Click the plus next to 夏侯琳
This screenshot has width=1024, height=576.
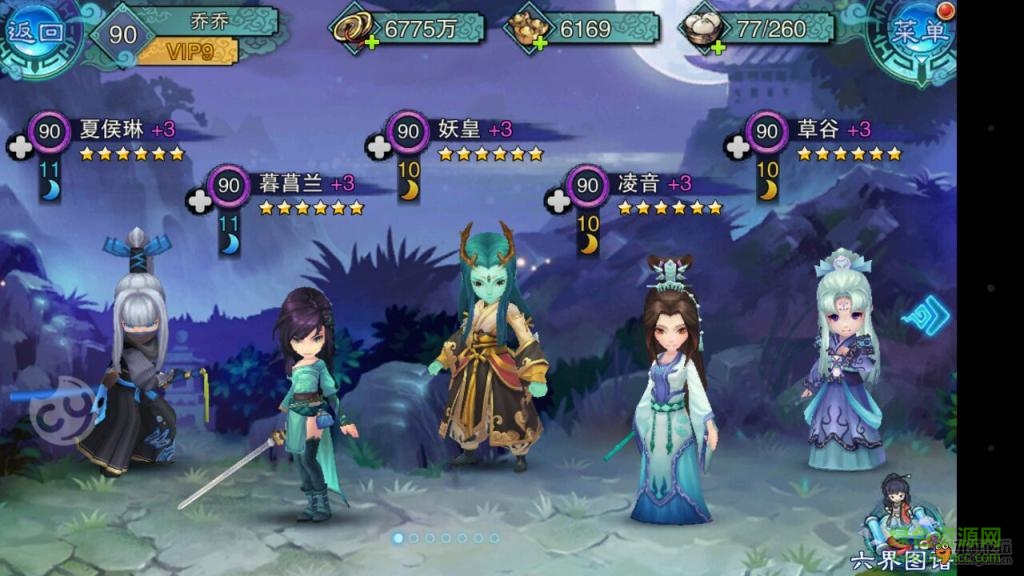pos(19,146)
